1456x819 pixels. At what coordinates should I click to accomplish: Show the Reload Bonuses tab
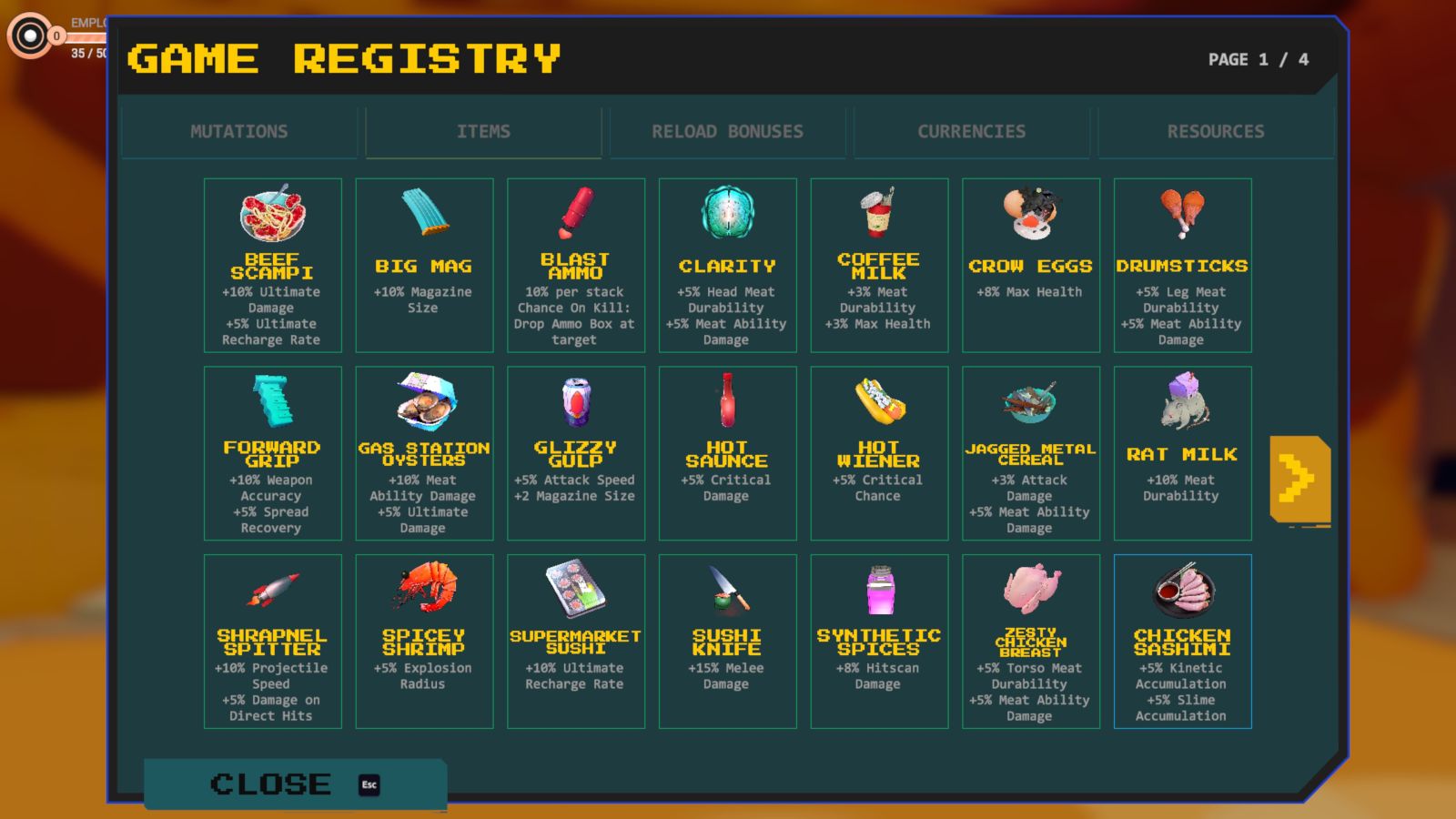point(727,132)
